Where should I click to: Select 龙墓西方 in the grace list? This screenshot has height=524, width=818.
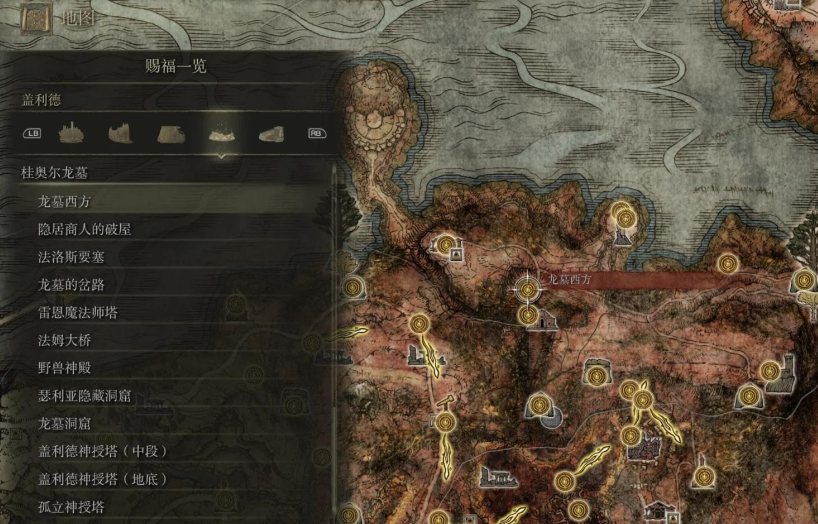(65, 201)
